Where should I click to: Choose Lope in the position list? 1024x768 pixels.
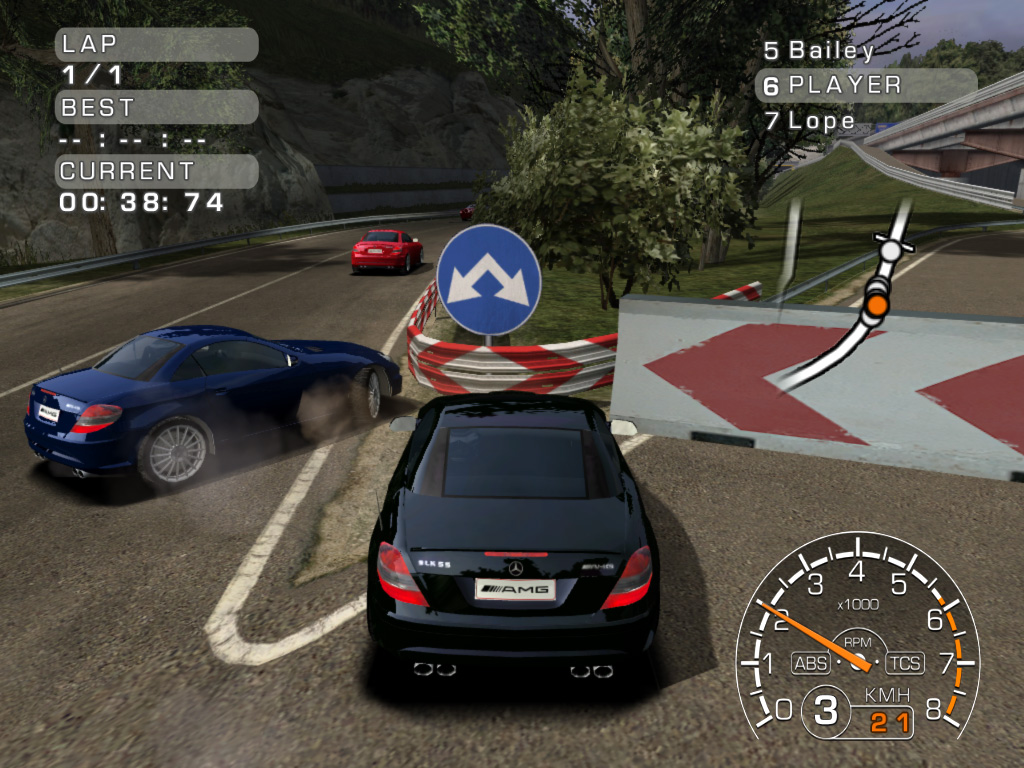[811, 121]
